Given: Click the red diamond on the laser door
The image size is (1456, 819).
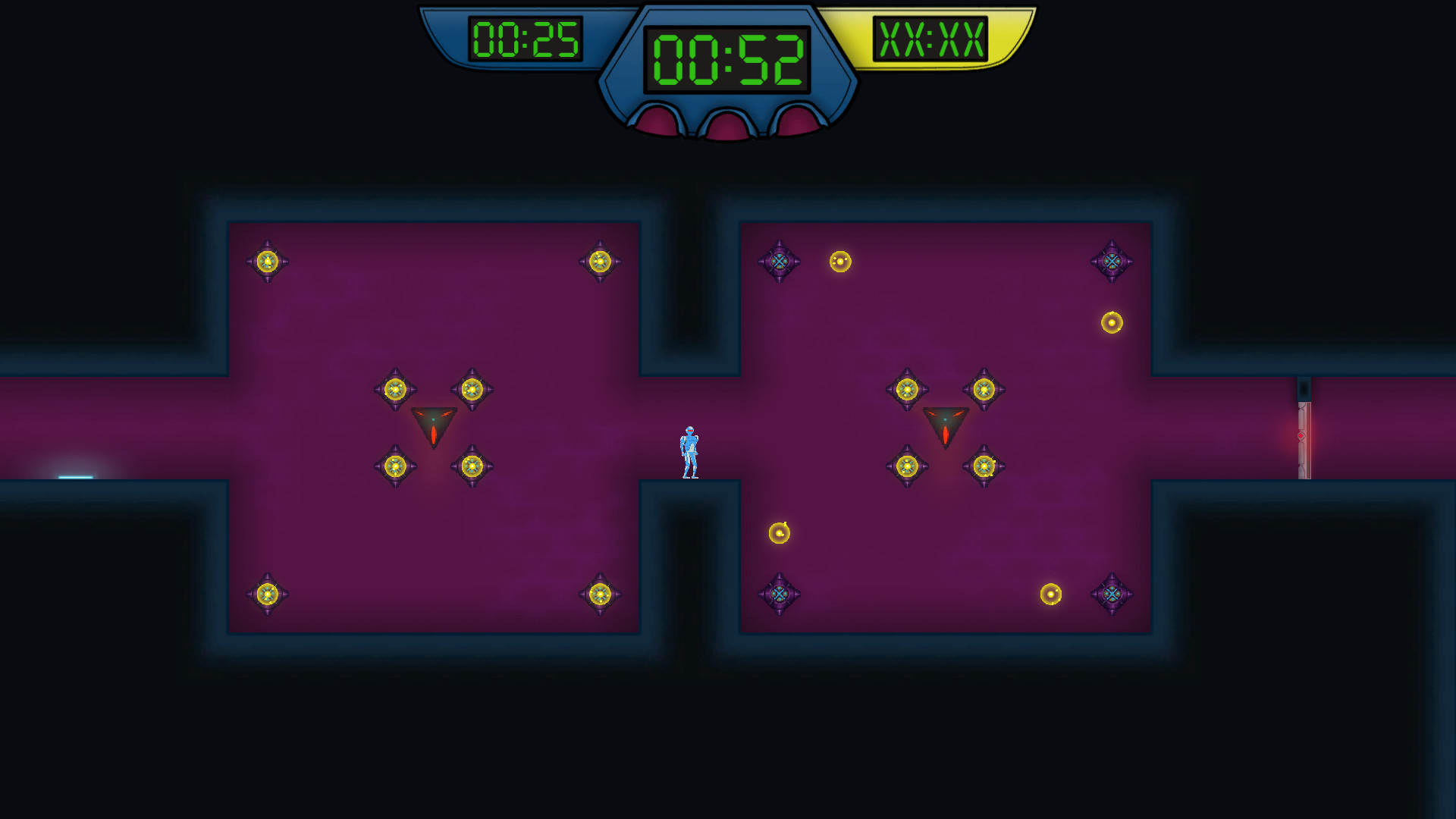Looking at the screenshot, I should pyautogui.click(x=1301, y=434).
